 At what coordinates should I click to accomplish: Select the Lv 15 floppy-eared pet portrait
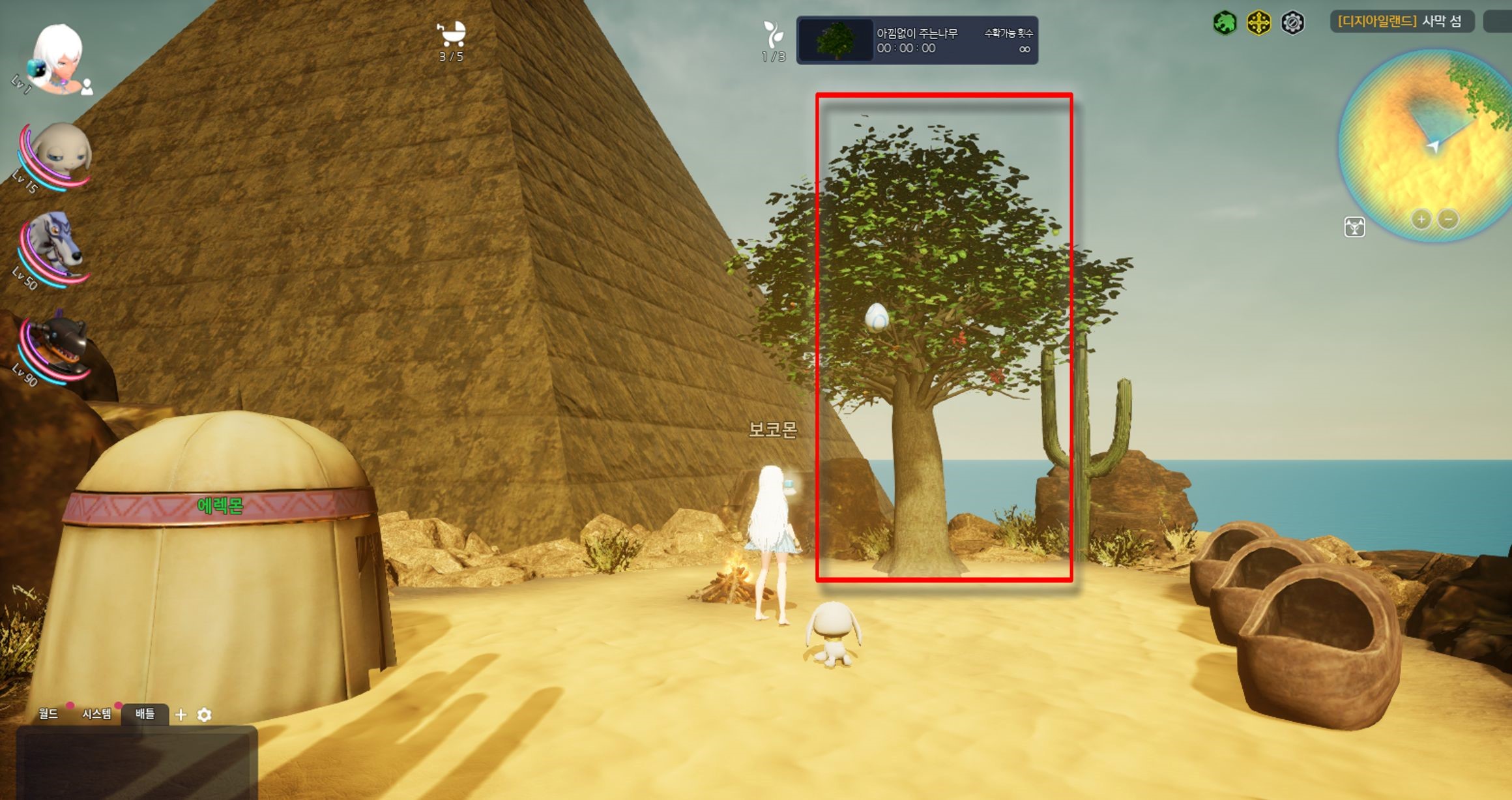click(60, 155)
